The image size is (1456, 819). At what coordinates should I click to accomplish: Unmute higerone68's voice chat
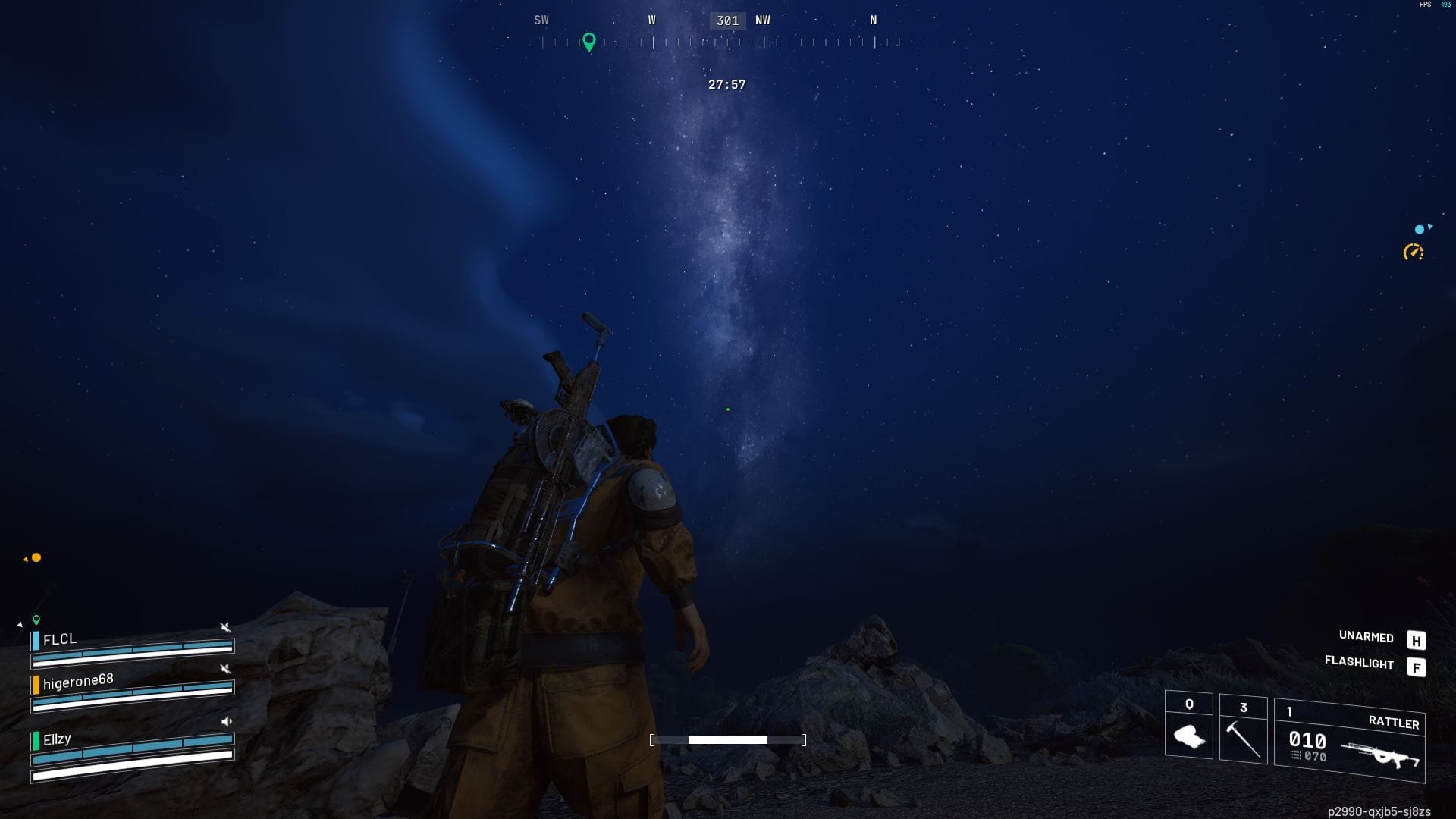[x=225, y=670]
